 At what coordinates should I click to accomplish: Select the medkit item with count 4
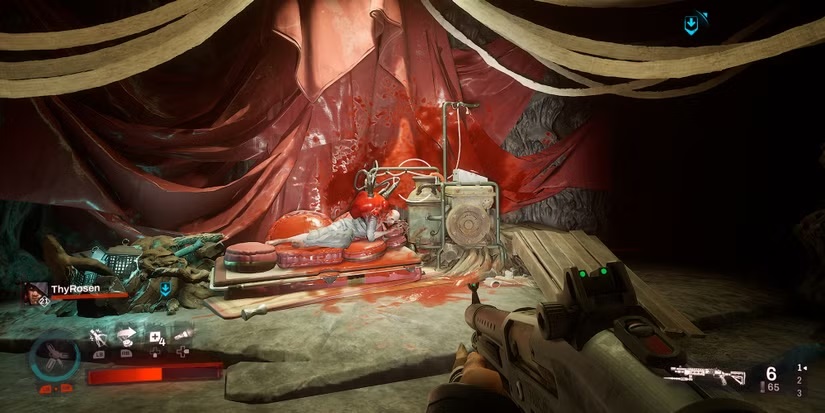tap(157, 337)
